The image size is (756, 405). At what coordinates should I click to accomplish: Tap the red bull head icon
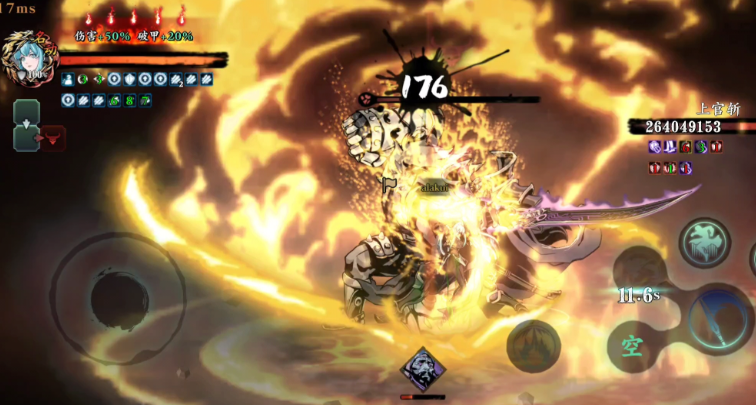click(x=52, y=138)
